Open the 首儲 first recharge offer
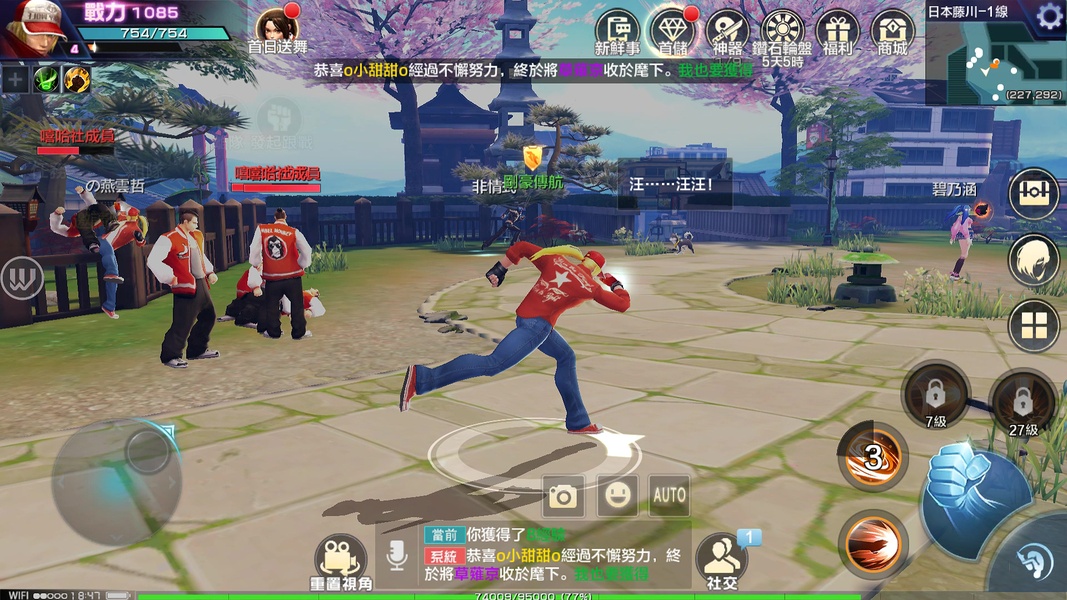The height and width of the screenshot is (600, 1067). tap(672, 31)
